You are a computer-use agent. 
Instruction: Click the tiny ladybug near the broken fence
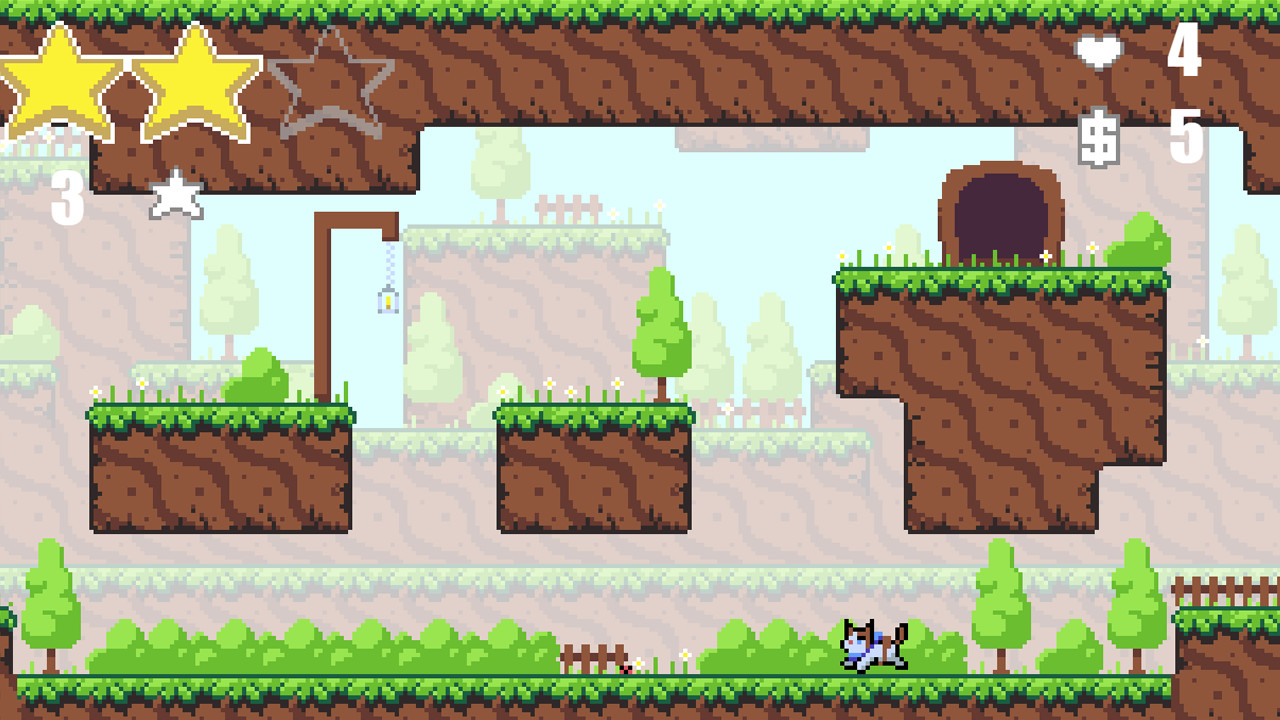(625, 669)
